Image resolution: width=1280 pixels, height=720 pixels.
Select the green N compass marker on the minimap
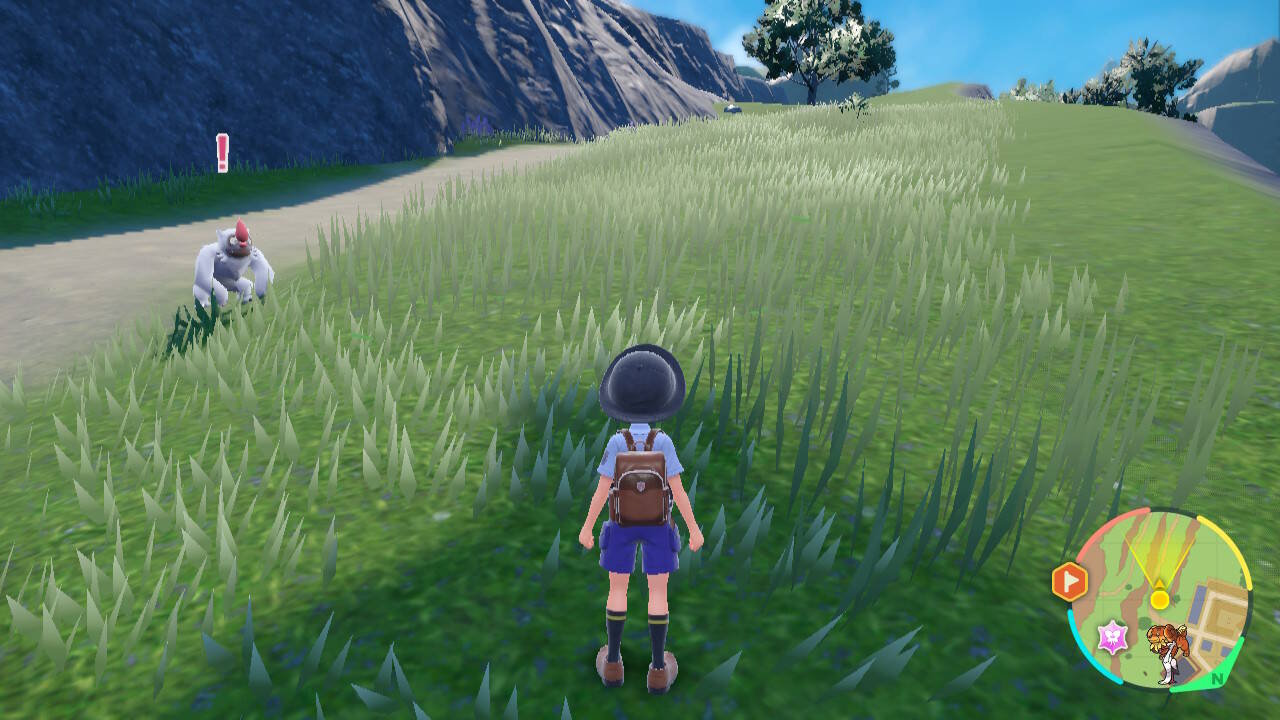[1217, 678]
